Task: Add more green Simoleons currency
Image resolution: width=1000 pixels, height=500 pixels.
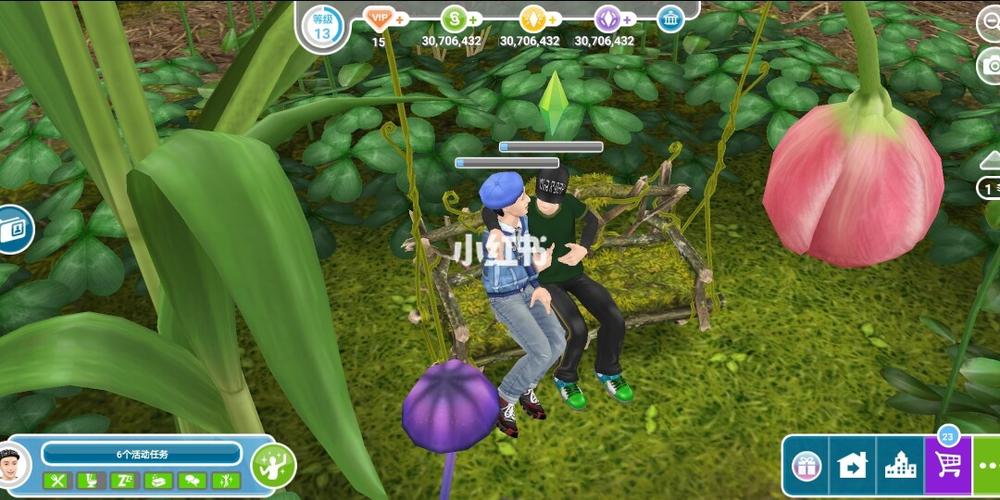Action: [x=473, y=19]
